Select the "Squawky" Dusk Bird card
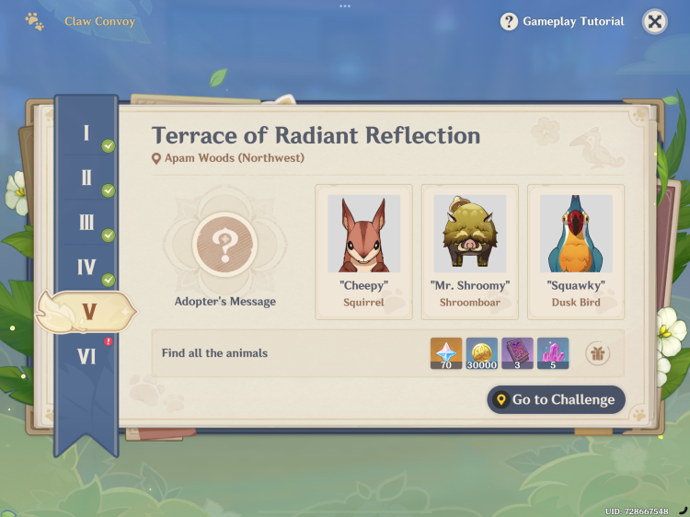The height and width of the screenshot is (517, 690). point(576,251)
